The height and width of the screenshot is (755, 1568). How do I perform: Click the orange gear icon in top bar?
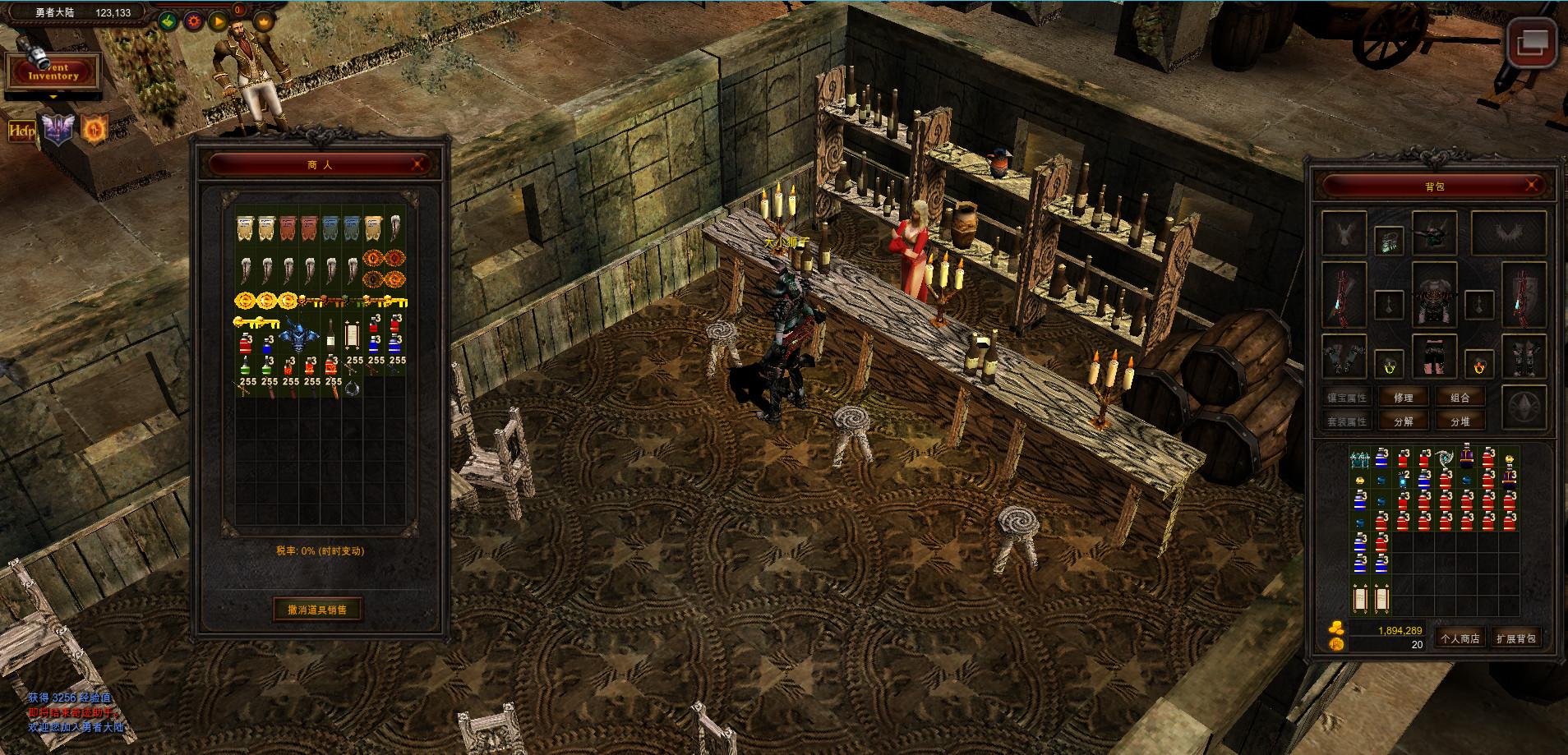pyautogui.click(x=194, y=21)
